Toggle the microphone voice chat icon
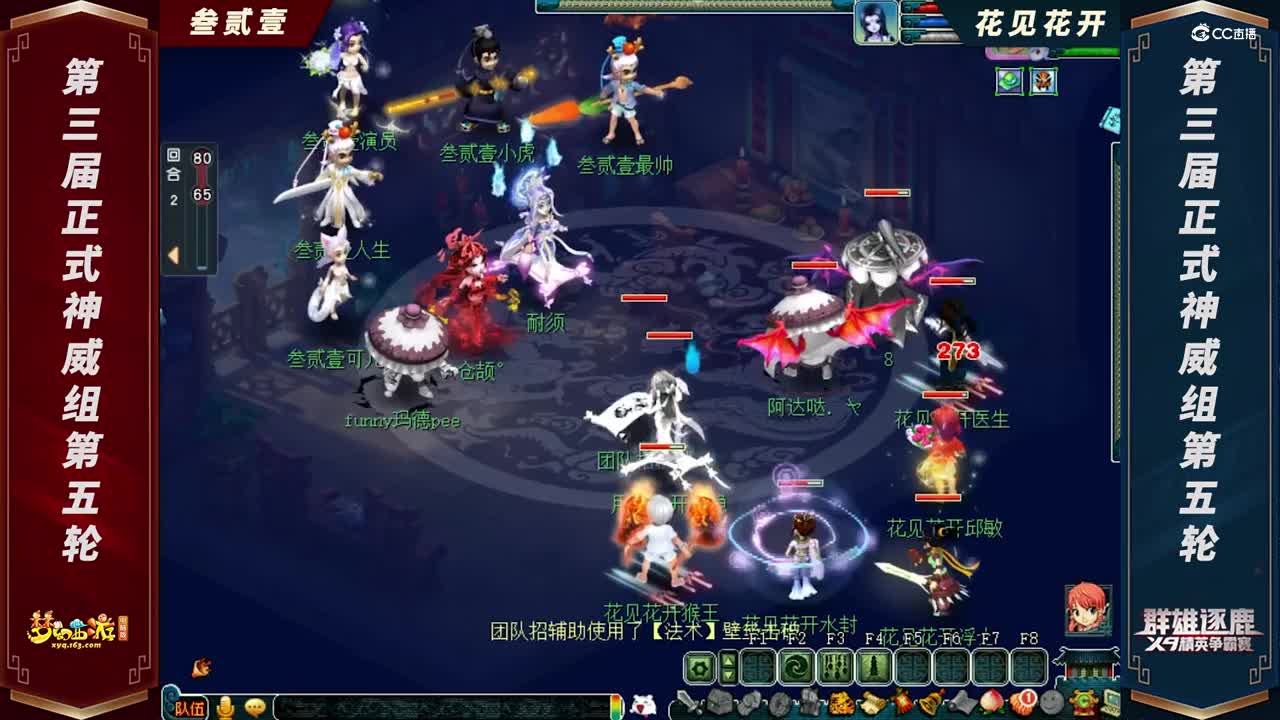1280x720 pixels. click(225, 707)
